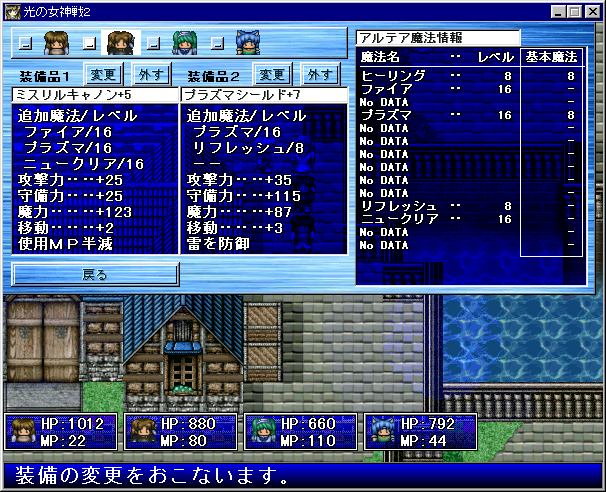Tick the checkbox beside the green-haired character
The height and width of the screenshot is (492, 606).
(x=154, y=44)
